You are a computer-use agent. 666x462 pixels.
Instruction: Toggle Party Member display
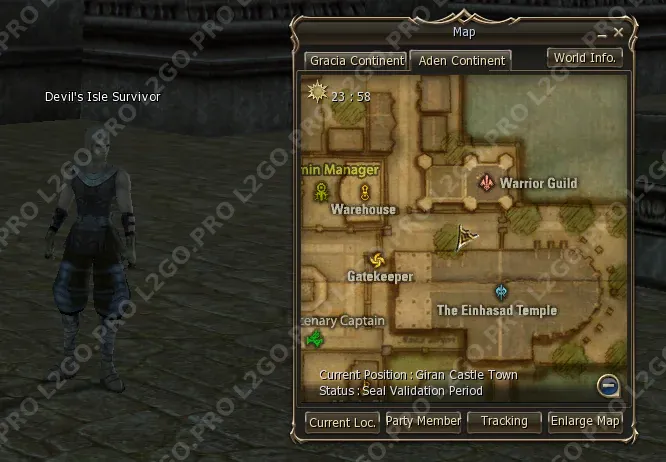coord(423,422)
